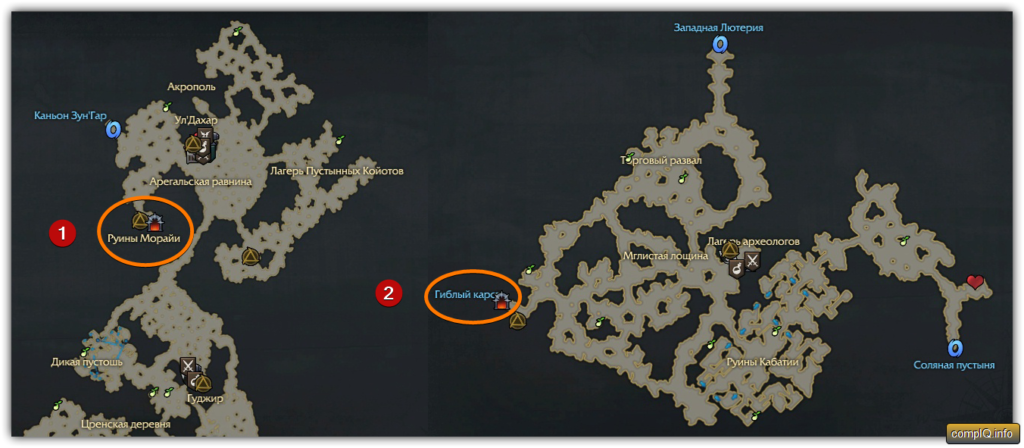Open the red Руины Морайи dungeon marker
The width and height of the screenshot is (1024, 448).
click(155, 221)
